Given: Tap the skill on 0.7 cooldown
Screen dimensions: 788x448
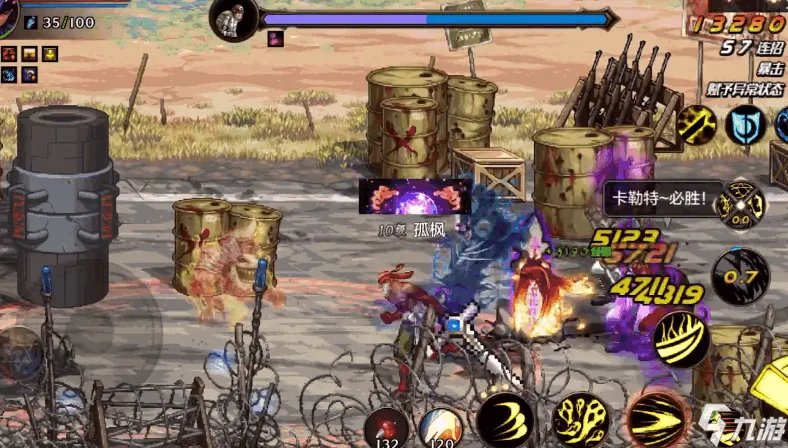Looking at the screenshot, I should [740, 277].
